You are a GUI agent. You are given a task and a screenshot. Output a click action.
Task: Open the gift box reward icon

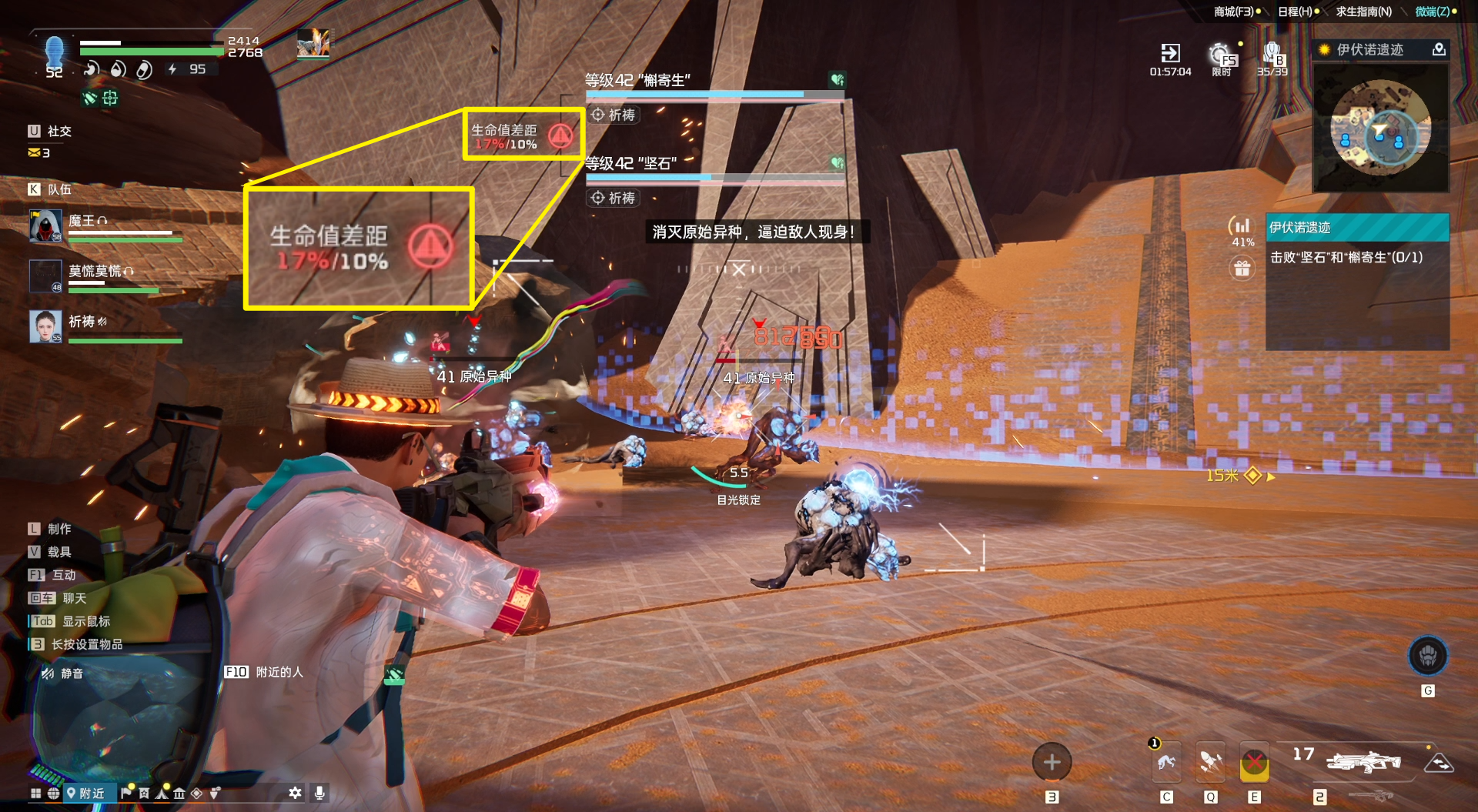point(1242,269)
